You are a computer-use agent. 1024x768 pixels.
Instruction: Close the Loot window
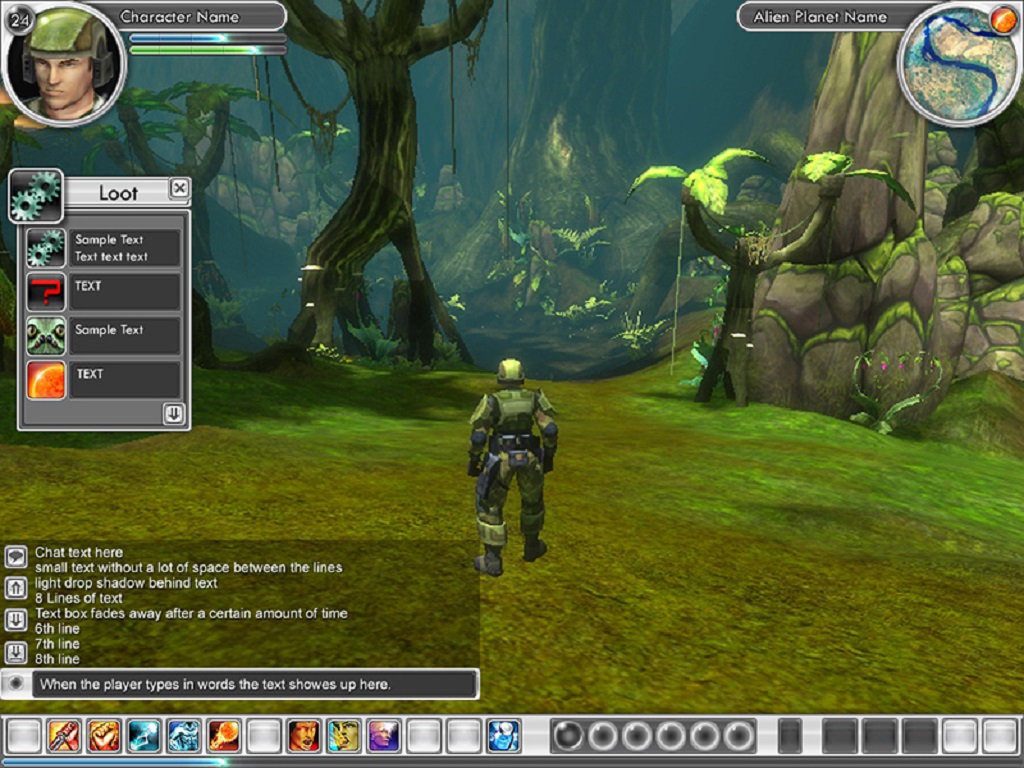(179, 188)
